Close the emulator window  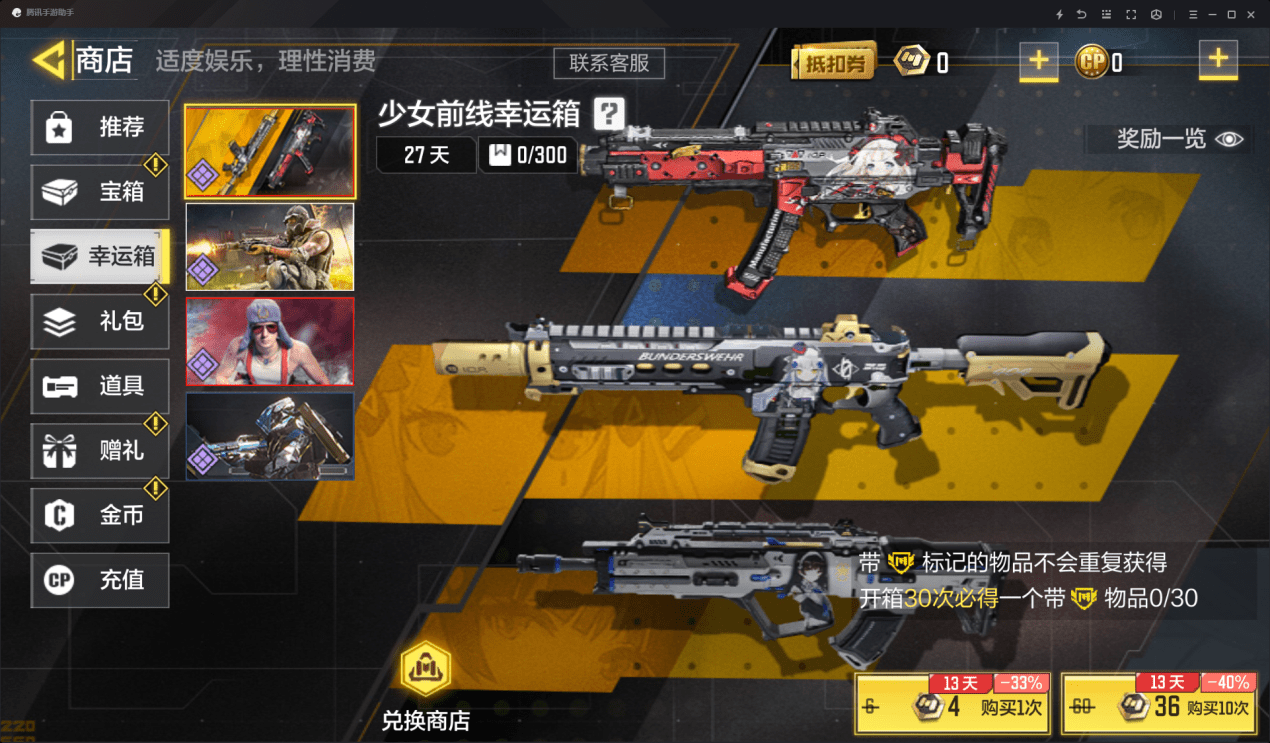(x=1254, y=14)
